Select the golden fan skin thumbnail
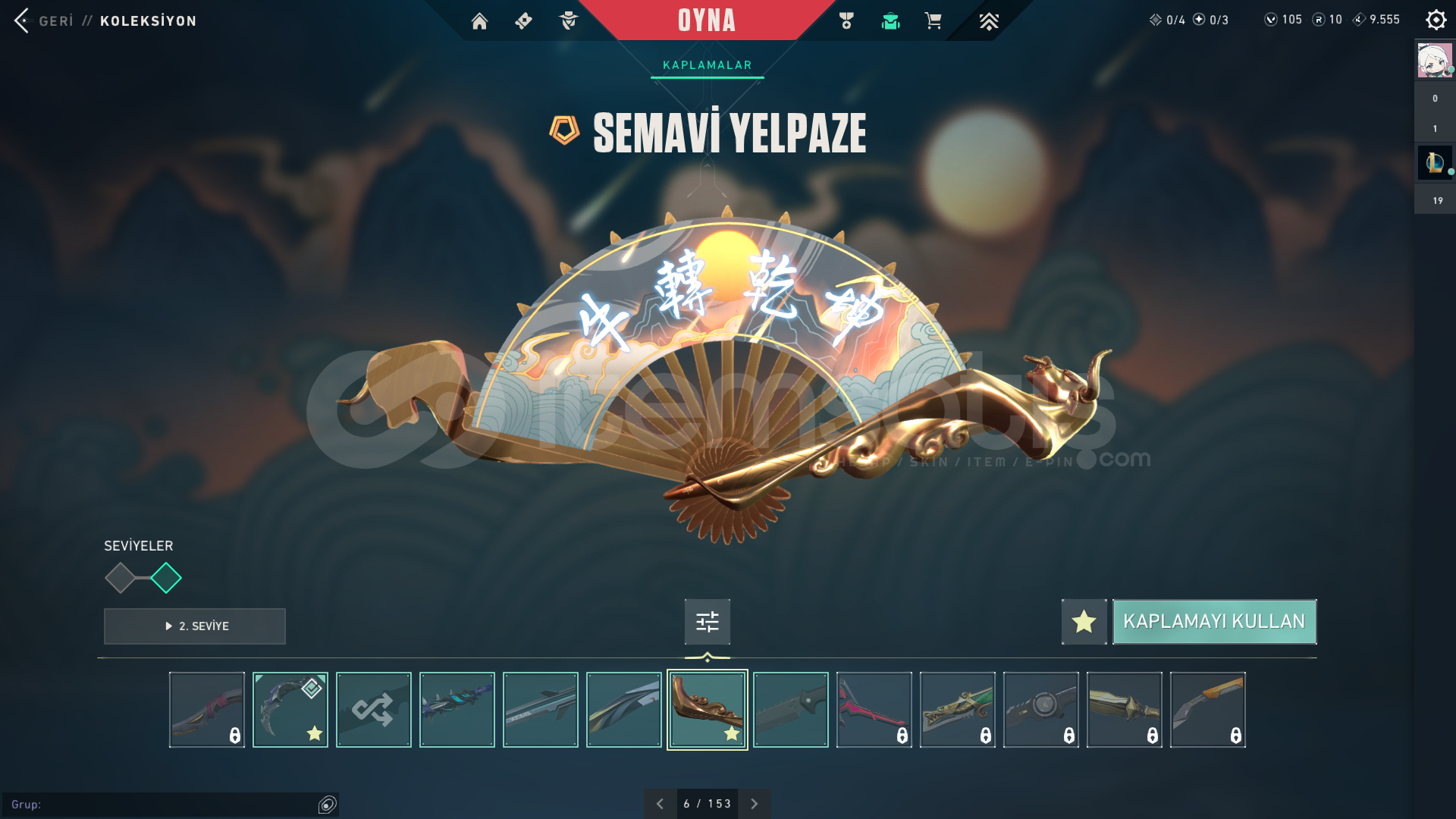The height and width of the screenshot is (819, 1456). [707, 710]
